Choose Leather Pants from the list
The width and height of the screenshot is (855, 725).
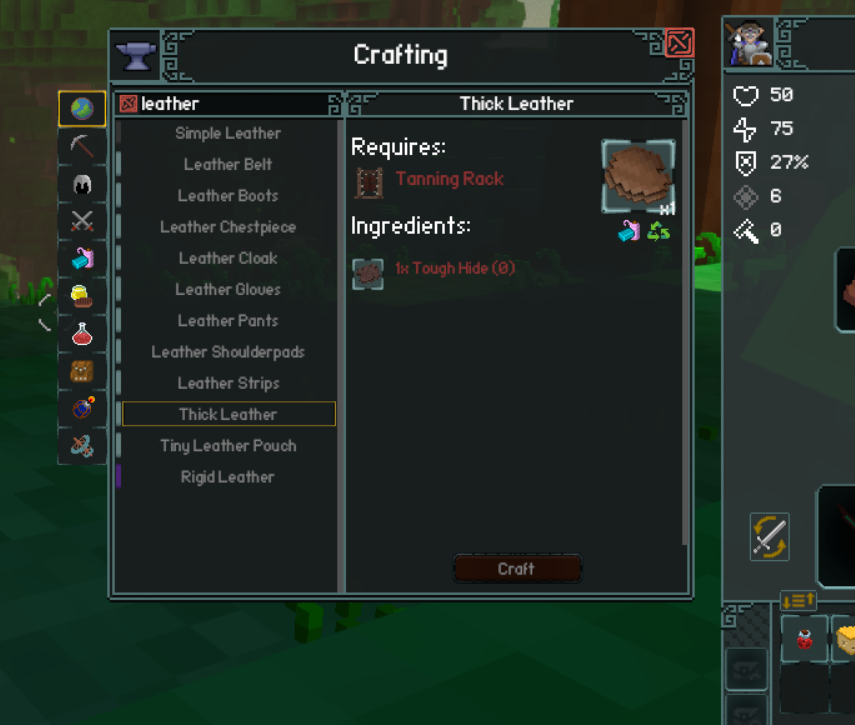pos(228,321)
